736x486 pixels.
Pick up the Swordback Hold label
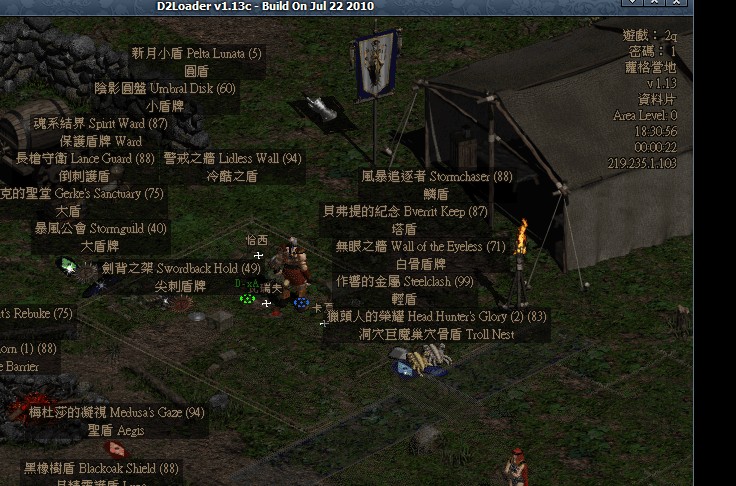click(x=180, y=268)
